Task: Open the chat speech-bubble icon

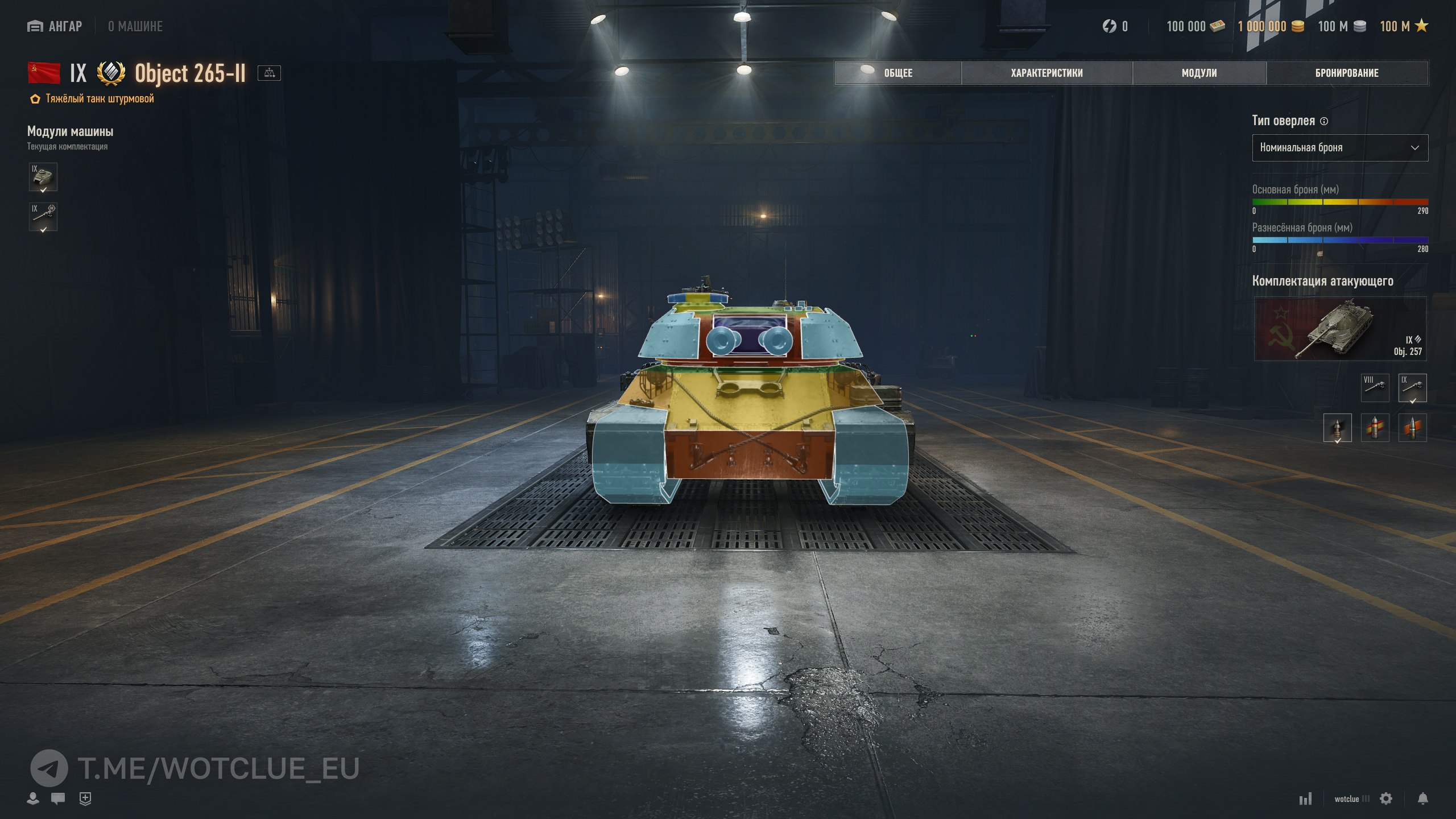Action: point(57,799)
